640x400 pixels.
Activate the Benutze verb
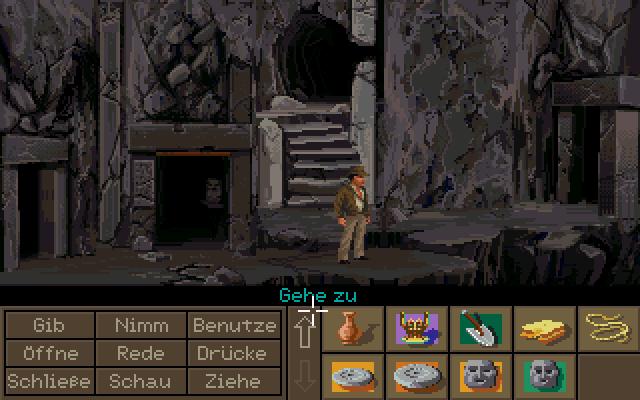click(235, 325)
